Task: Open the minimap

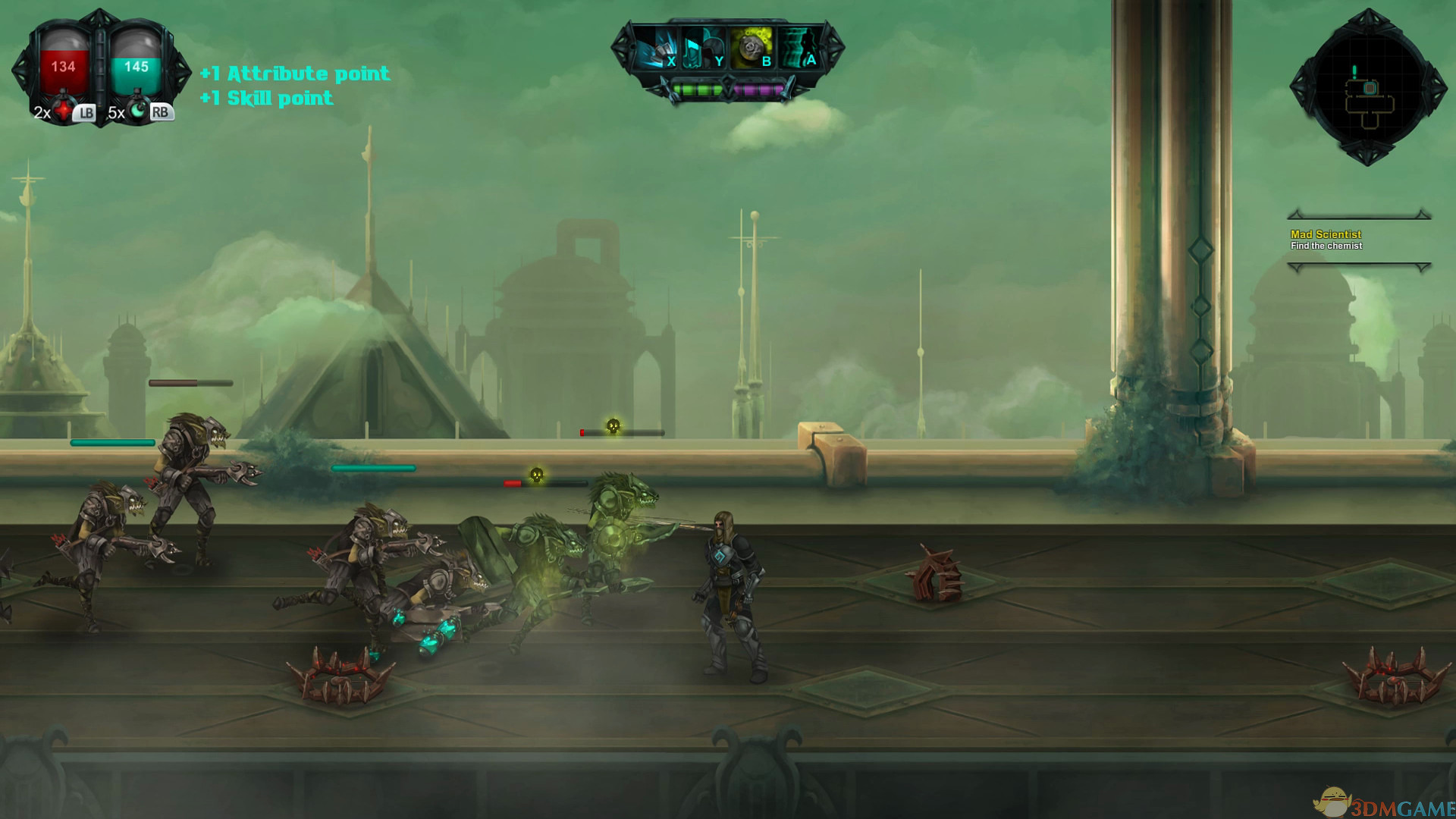Action: (x=1368, y=88)
